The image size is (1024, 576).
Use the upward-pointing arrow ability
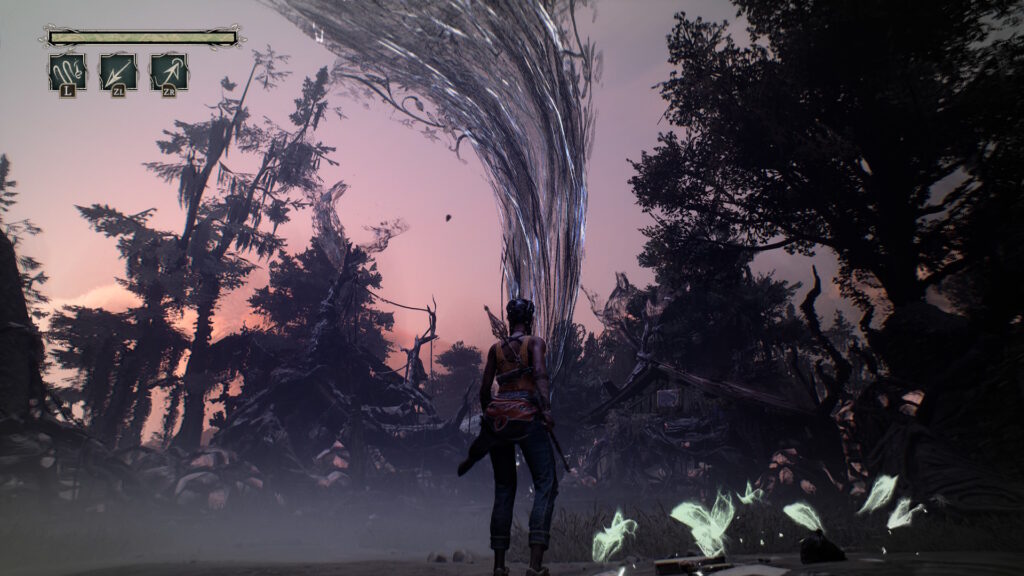click(169, 71)
